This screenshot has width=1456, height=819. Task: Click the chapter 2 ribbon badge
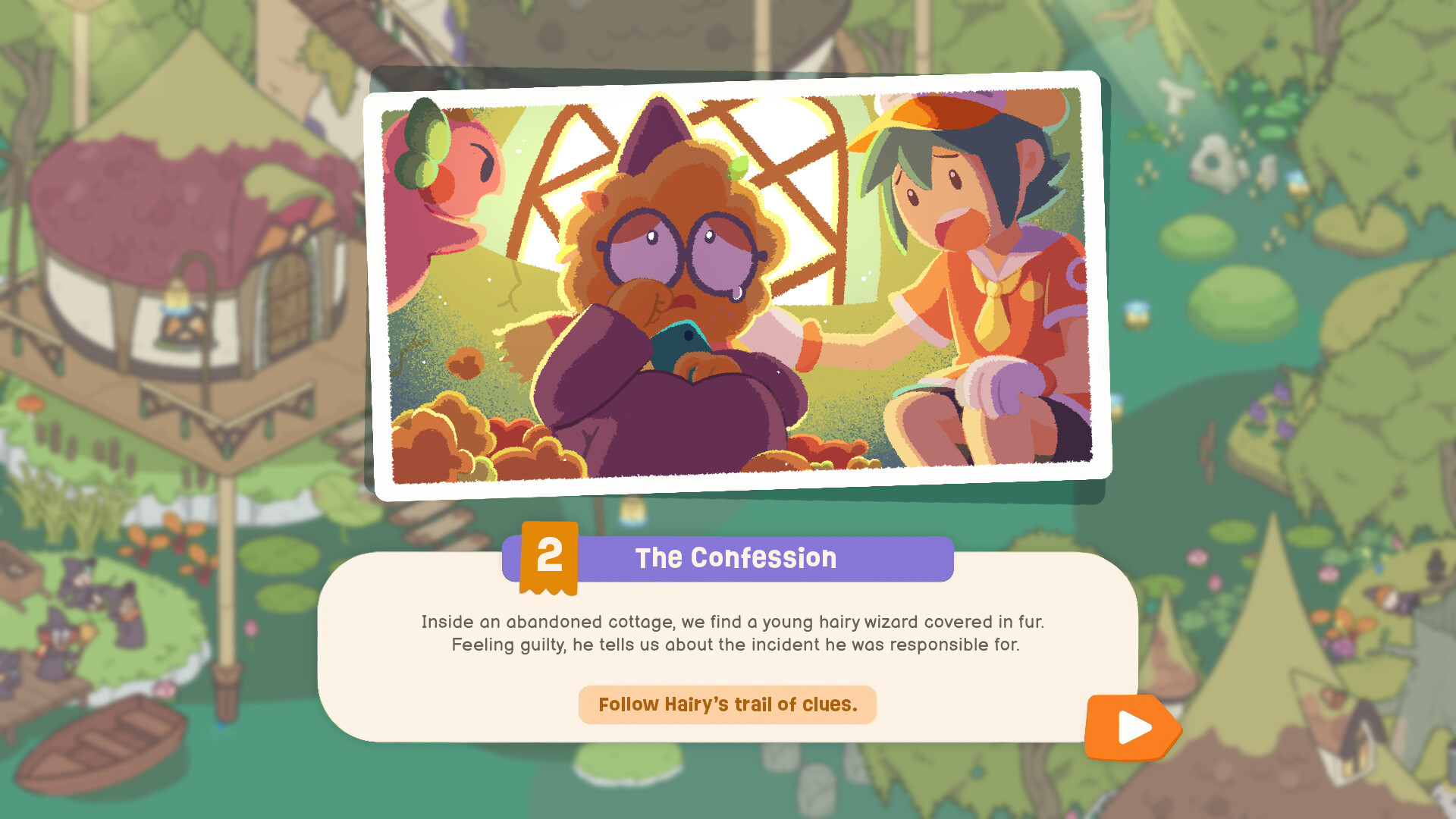click(x=550, y=558)
